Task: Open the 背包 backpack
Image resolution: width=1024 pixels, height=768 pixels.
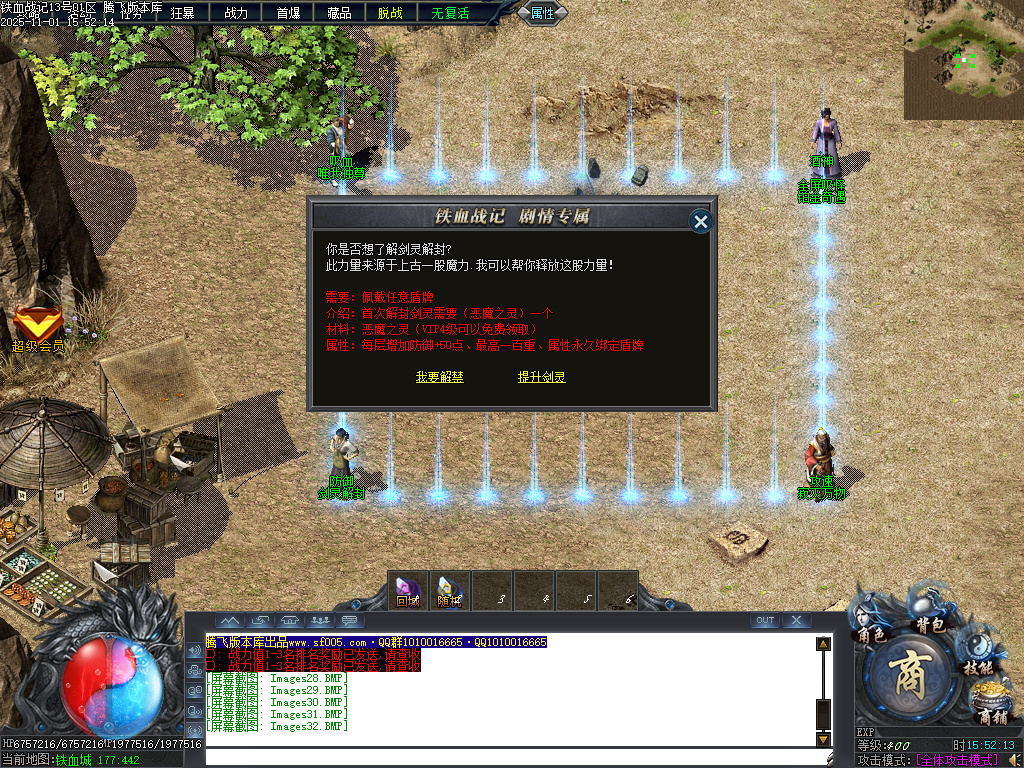Action: pyautogui.click(x=930, y=610)
